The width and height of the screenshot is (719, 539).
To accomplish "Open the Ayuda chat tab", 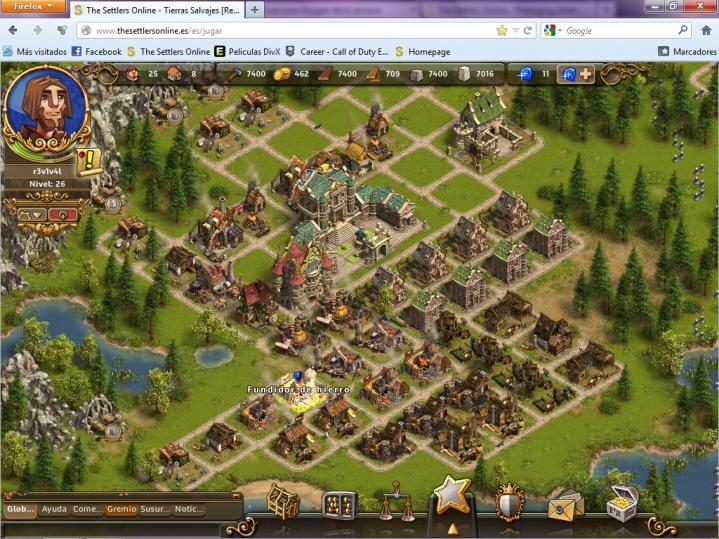I will 54,509.
